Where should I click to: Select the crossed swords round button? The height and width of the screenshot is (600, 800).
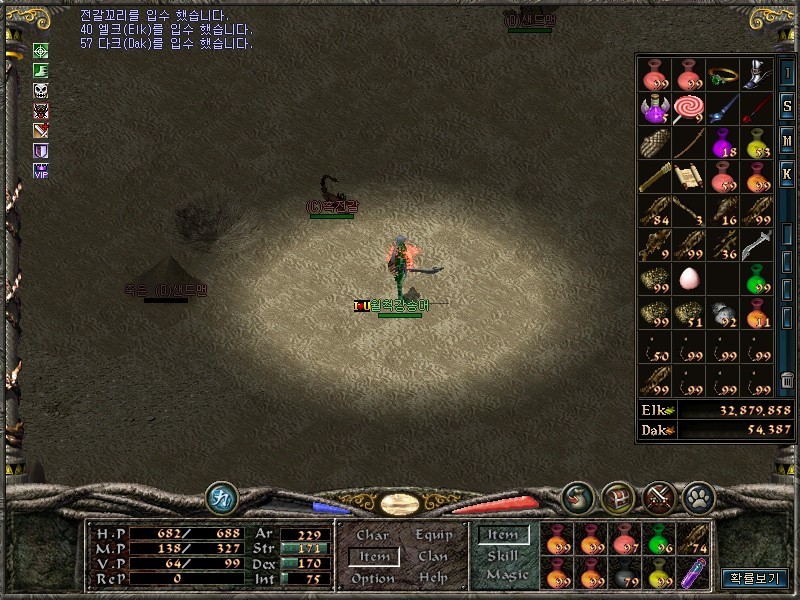tap(659, 497)
